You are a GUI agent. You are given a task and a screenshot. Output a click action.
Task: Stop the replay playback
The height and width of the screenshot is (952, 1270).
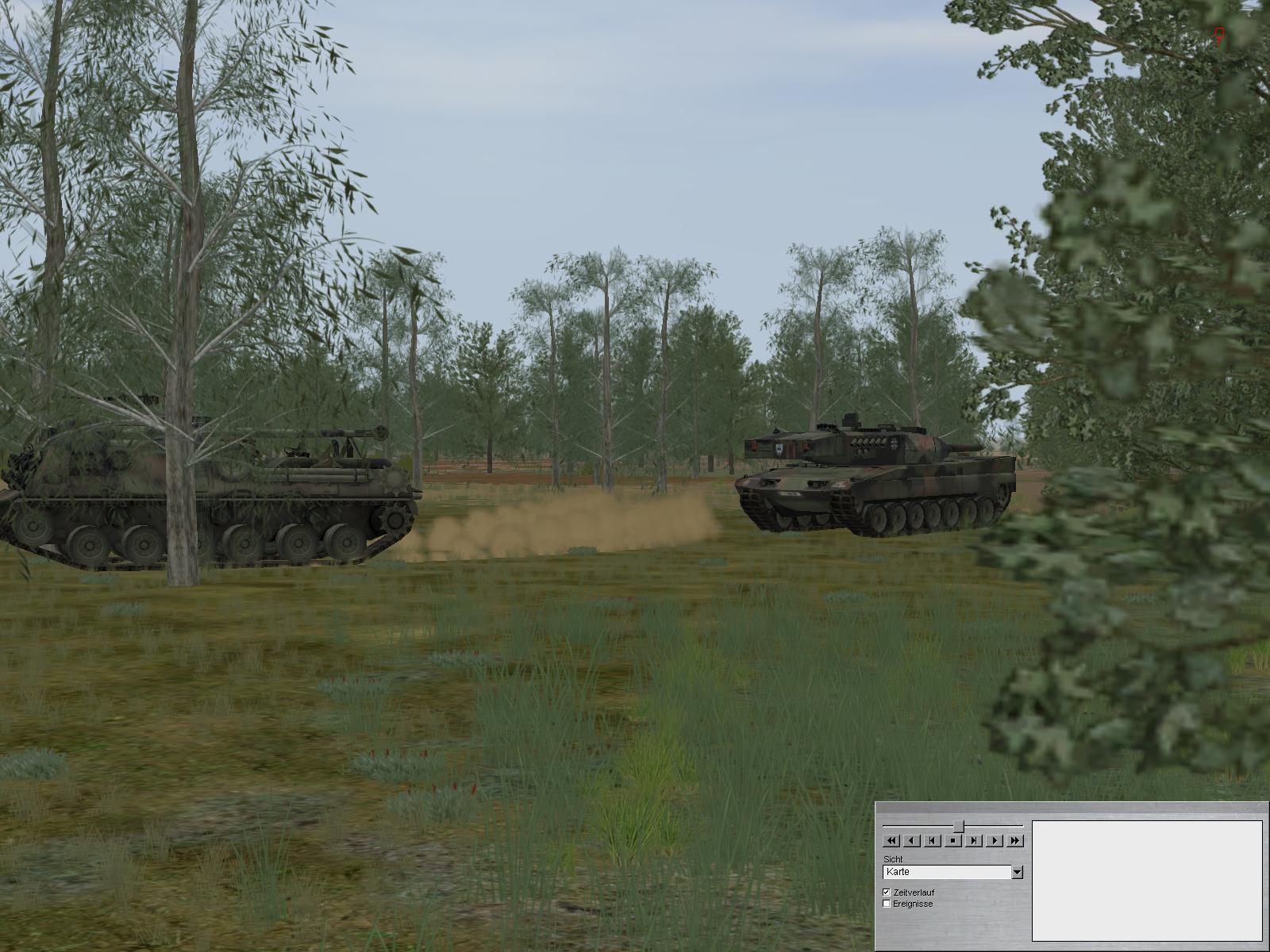coord(953,841)
